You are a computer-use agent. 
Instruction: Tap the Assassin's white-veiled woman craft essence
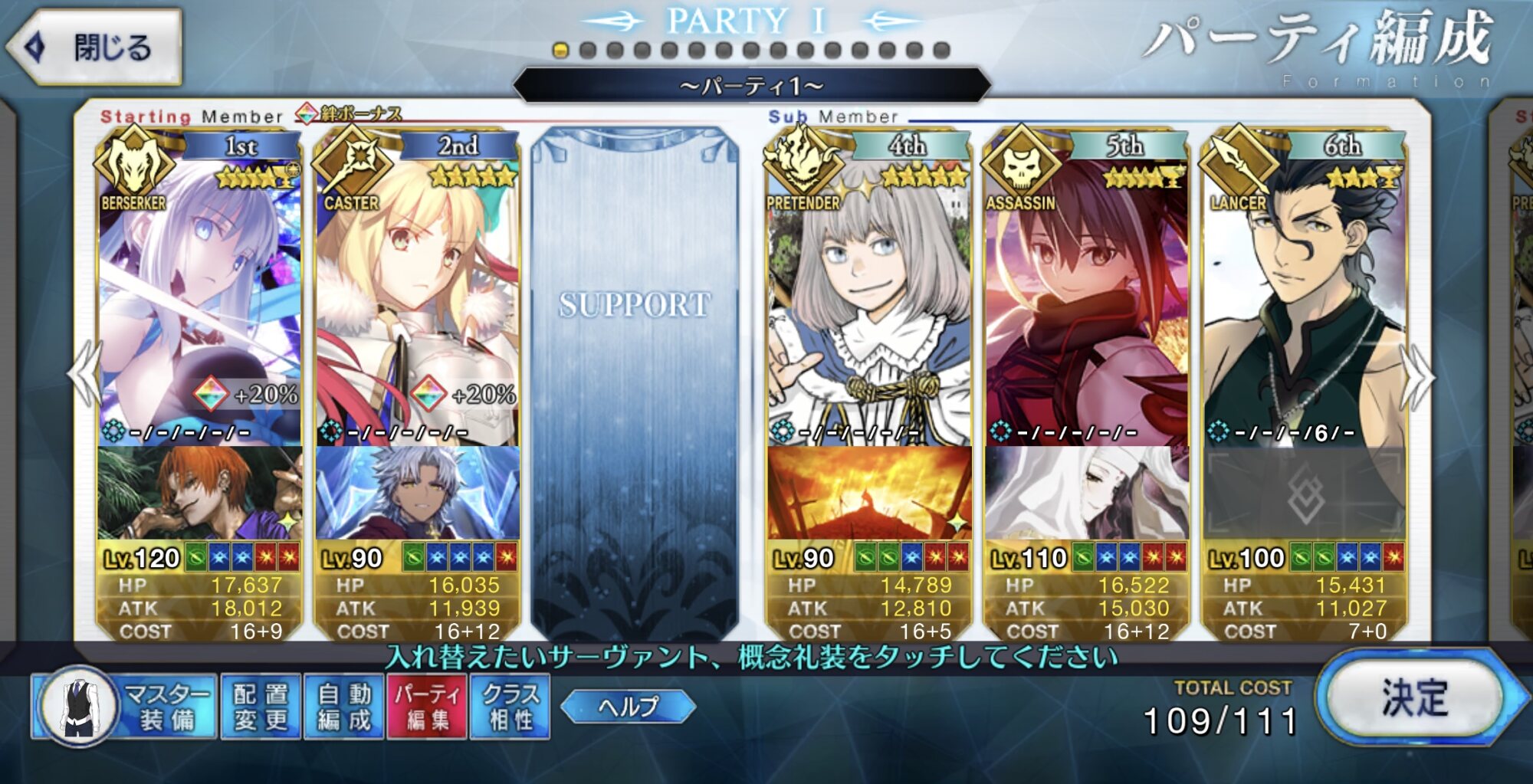pos(1086,493)
